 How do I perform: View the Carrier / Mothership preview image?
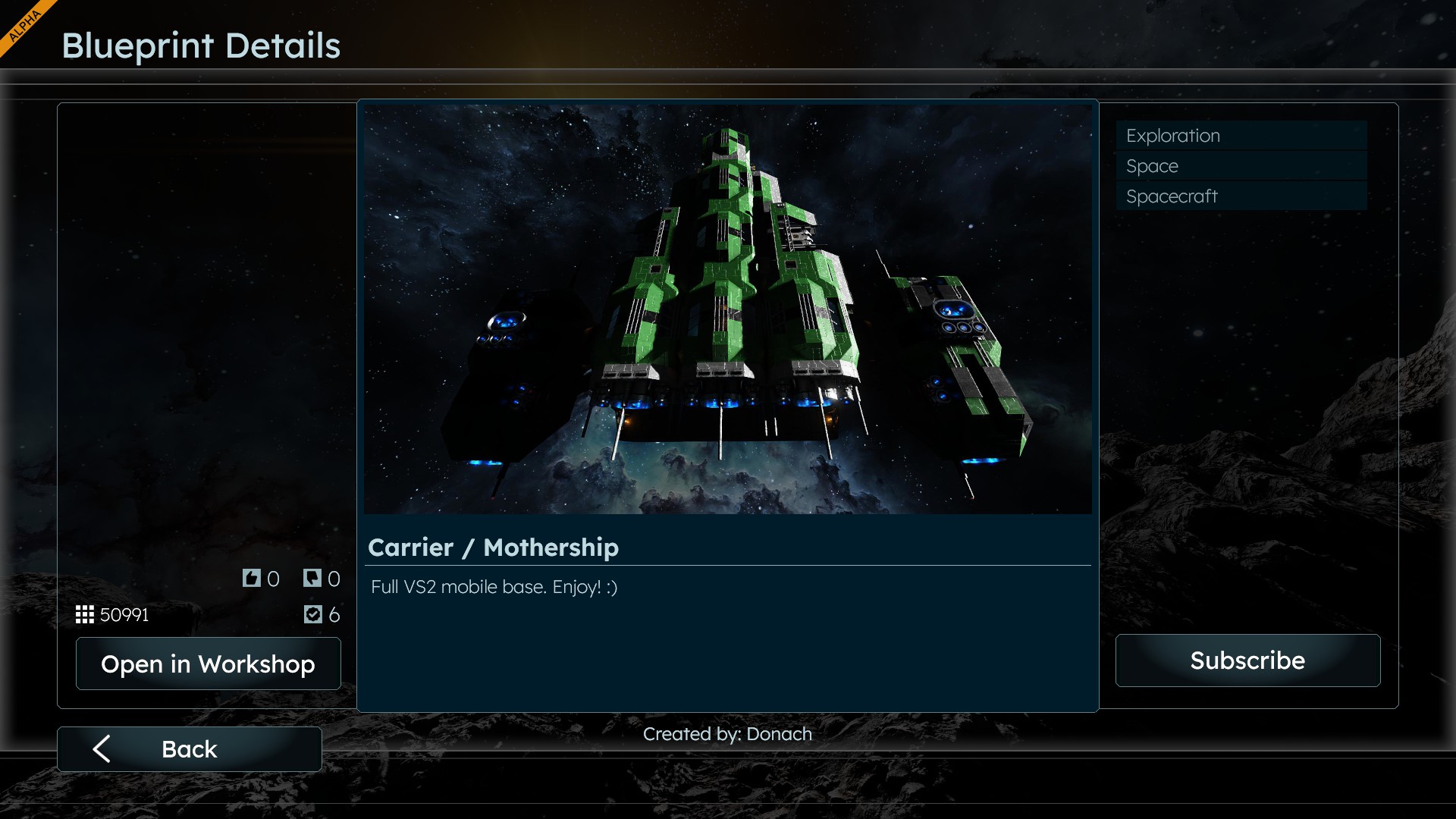[x=727, y=309]
